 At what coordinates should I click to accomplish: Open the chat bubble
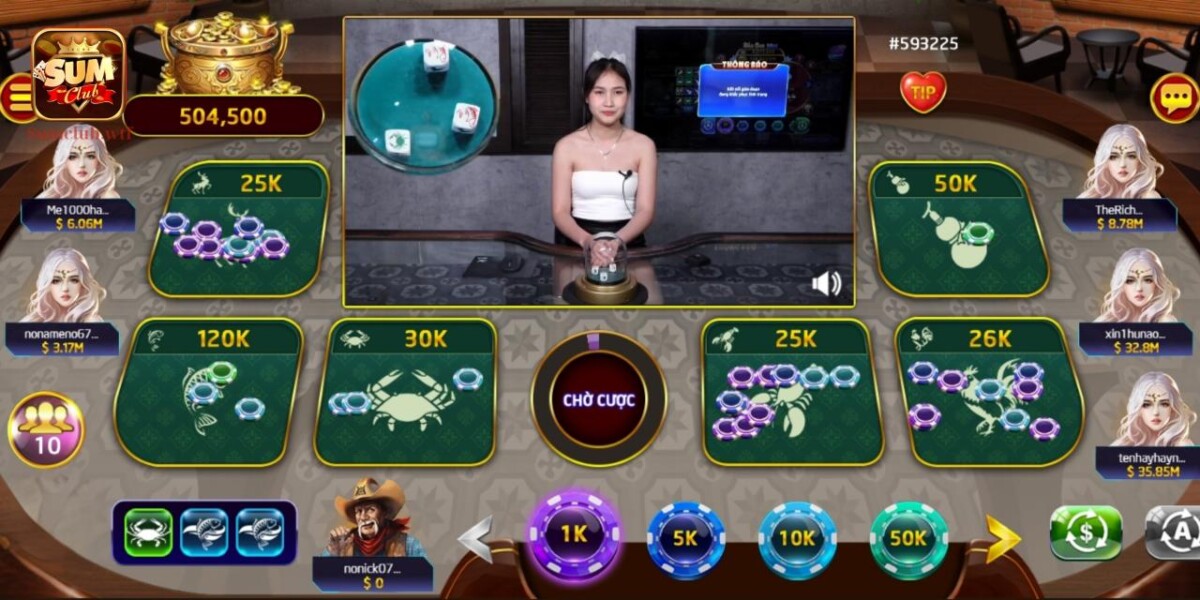[1174, 98]
